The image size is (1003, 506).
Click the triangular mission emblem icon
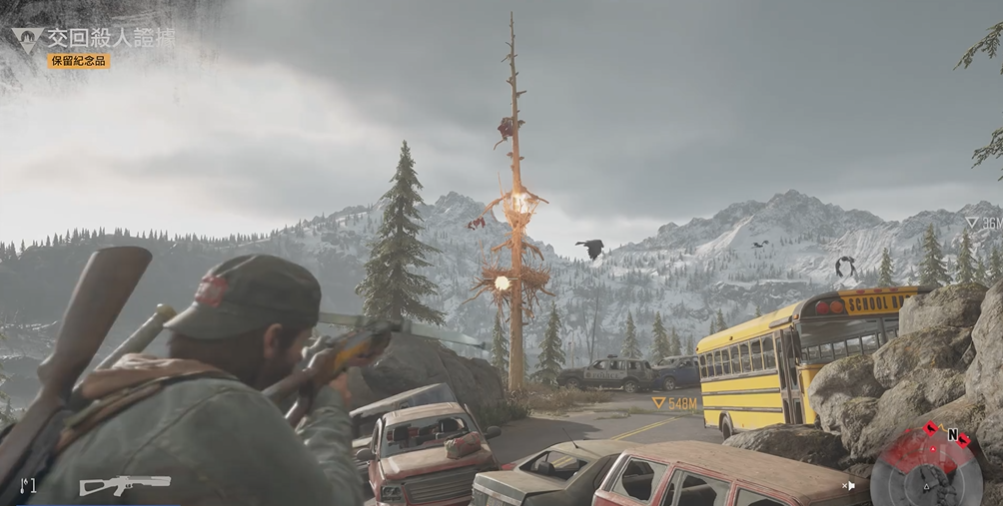26,40
